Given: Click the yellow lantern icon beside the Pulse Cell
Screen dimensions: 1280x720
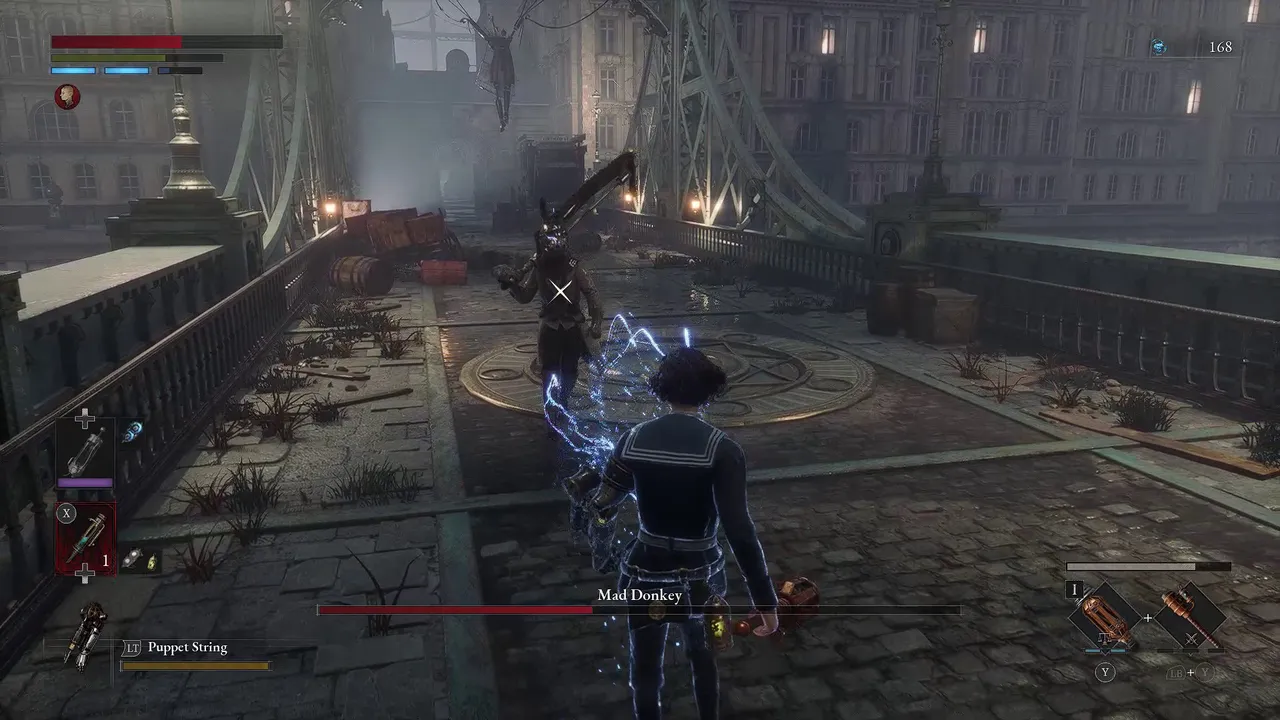Looking at the screenshot, I should [x=151, y=561].
